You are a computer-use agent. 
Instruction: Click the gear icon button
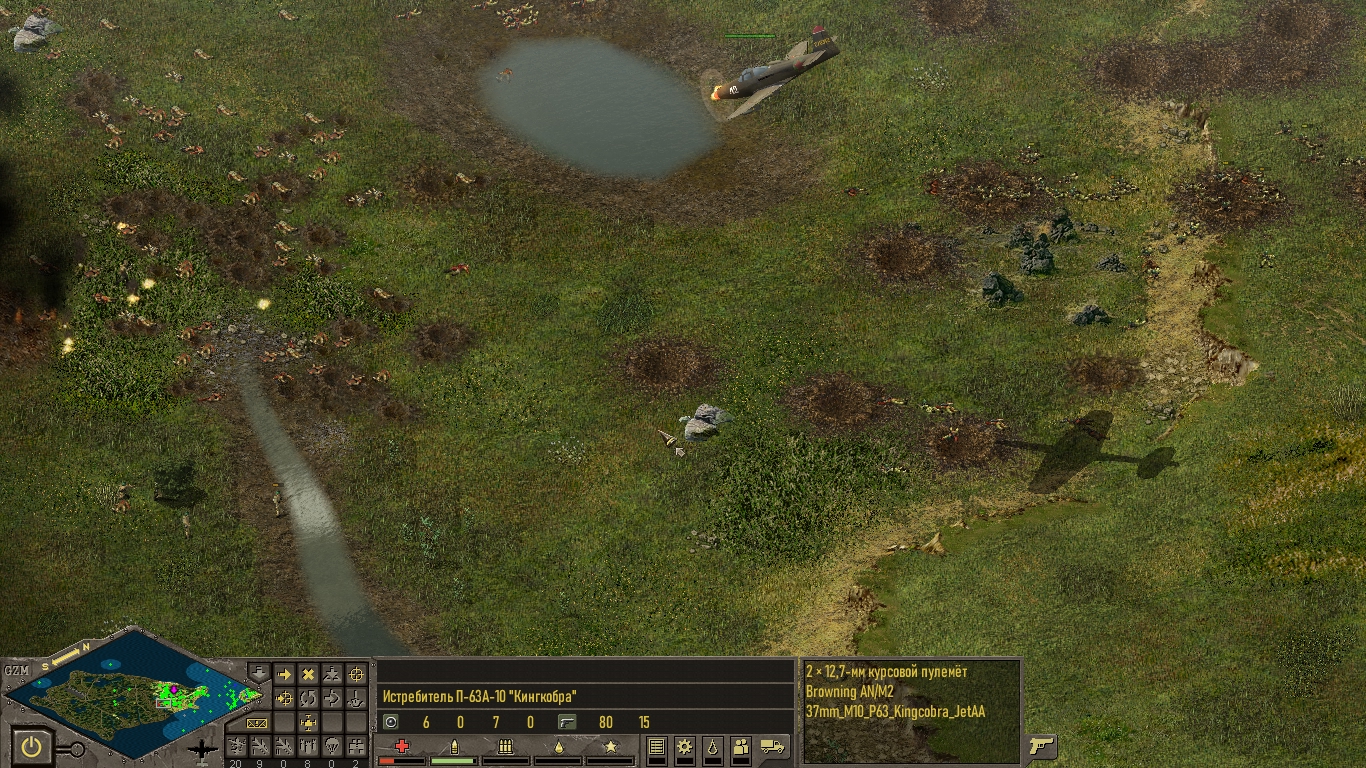point(685,746)
